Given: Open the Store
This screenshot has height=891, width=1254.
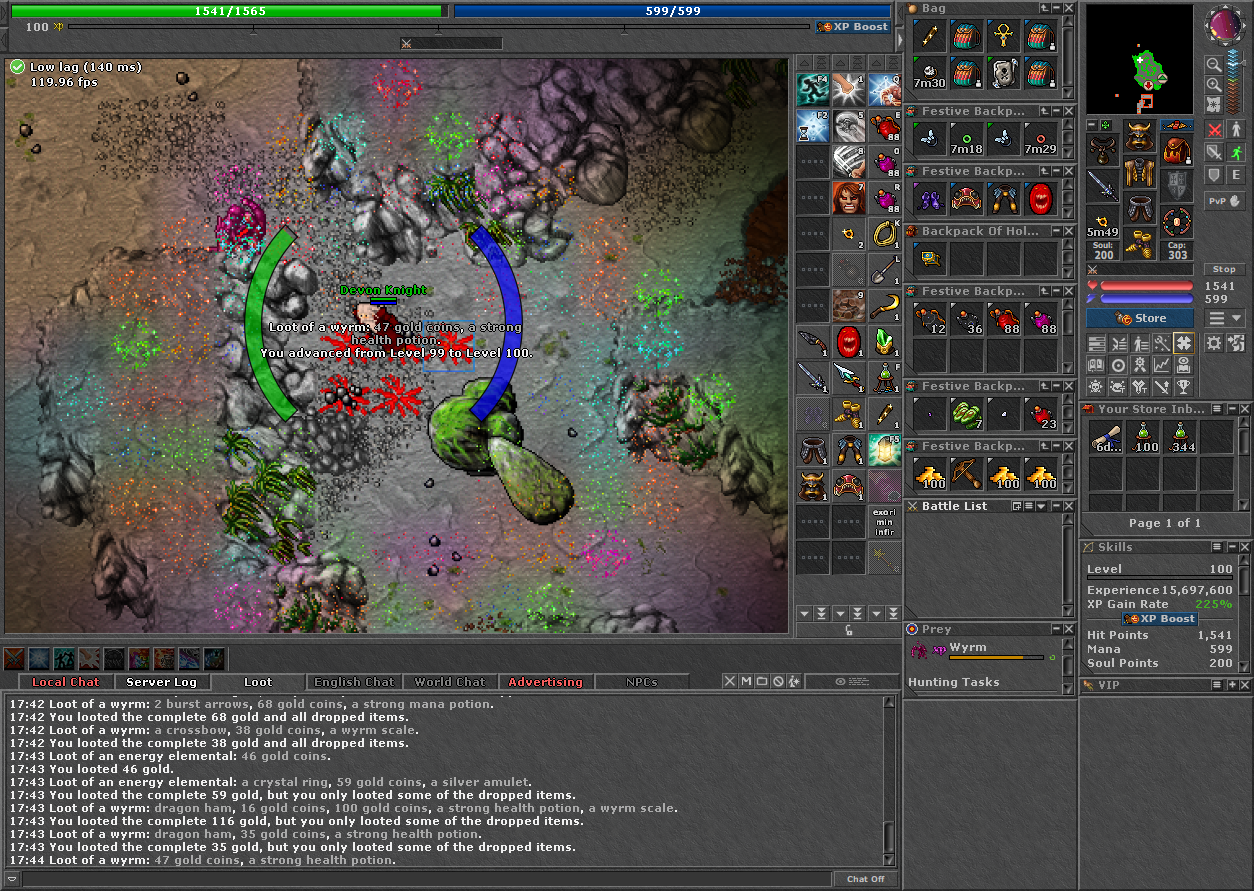Looking at the screenshot, I should tap(1139, 318).
